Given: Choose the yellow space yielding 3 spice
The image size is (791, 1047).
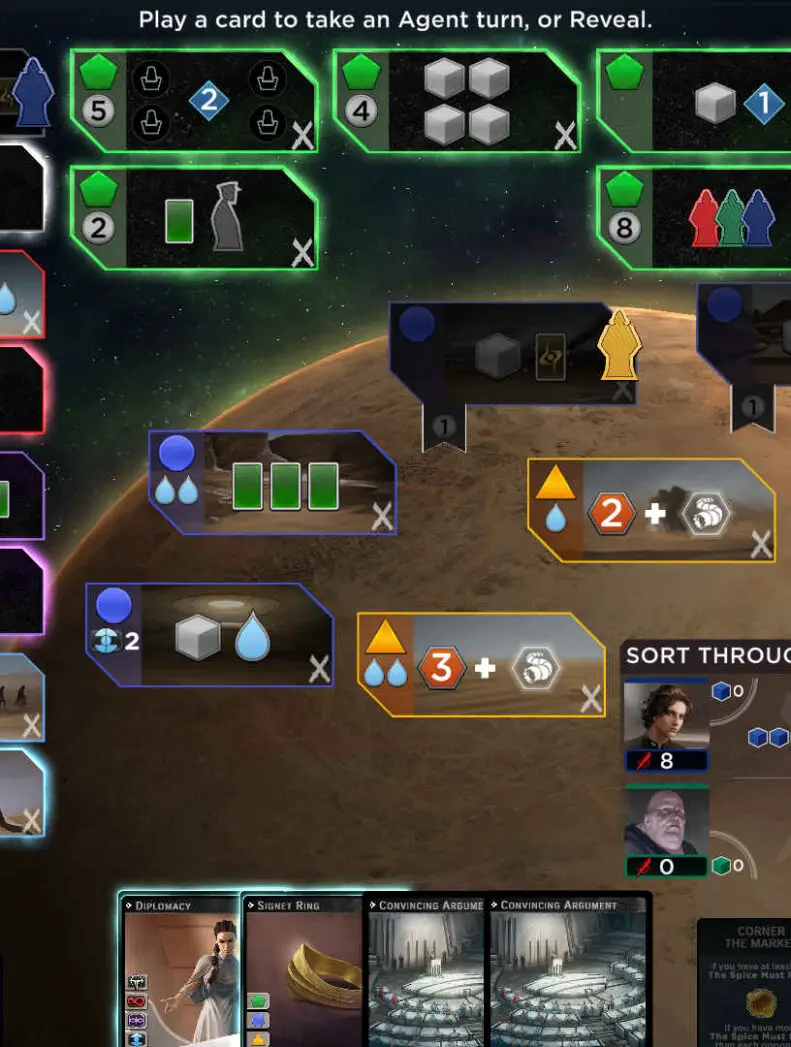Looking at the screenshot, I should [482, 665].
